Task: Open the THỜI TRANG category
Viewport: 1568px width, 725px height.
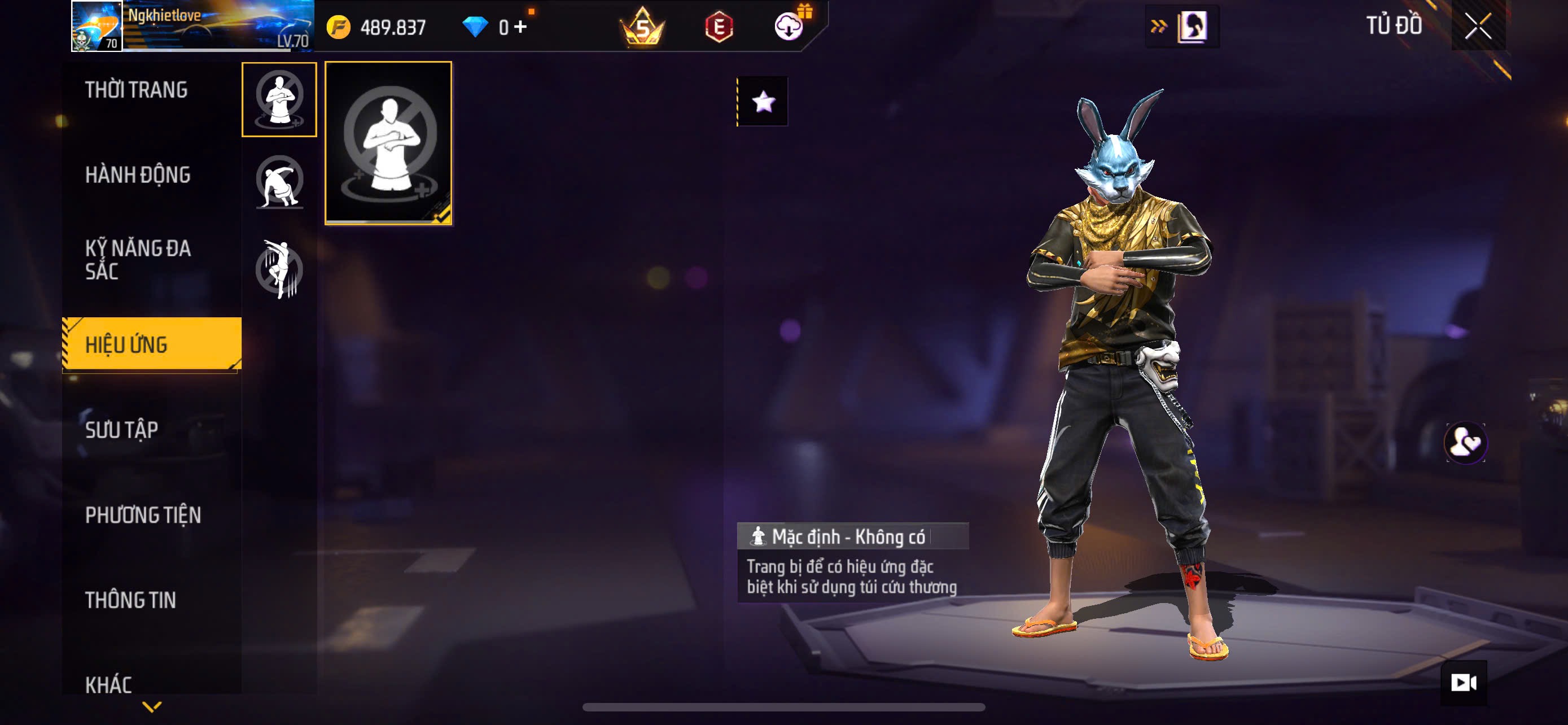Action: pyautogui.click(x=137, y=90)
